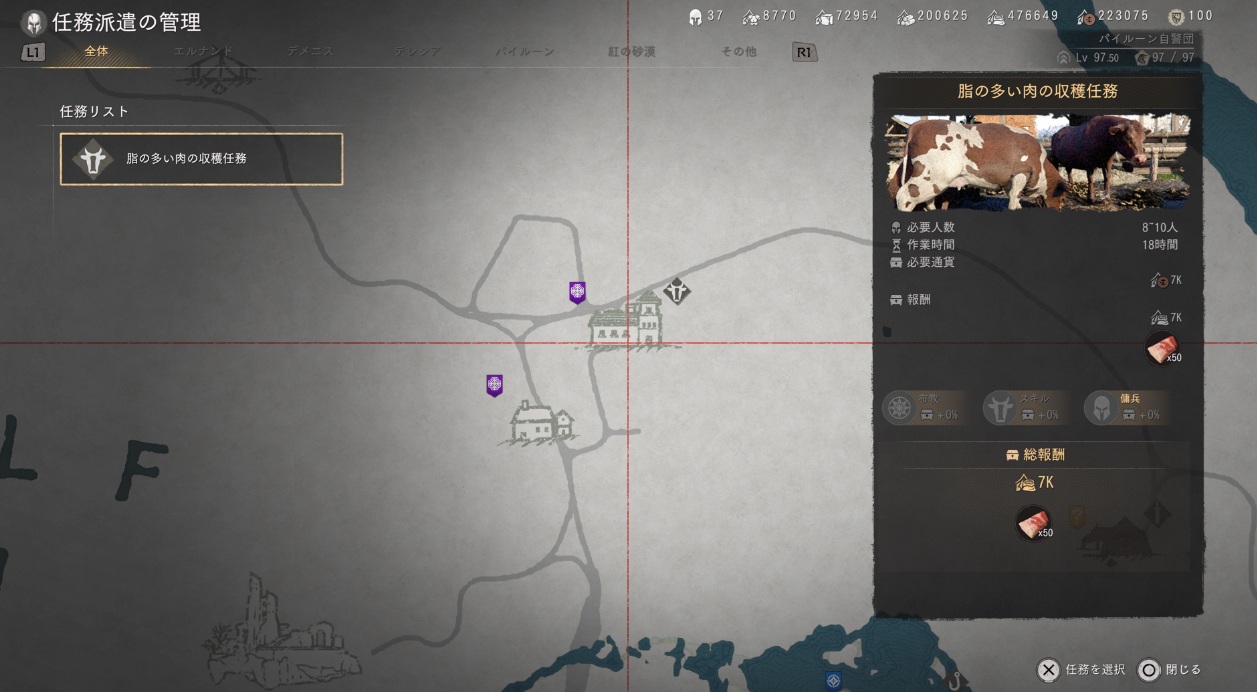Show the デレシア region missions
Screen dimensions: 1257x692
click(418, 51)
